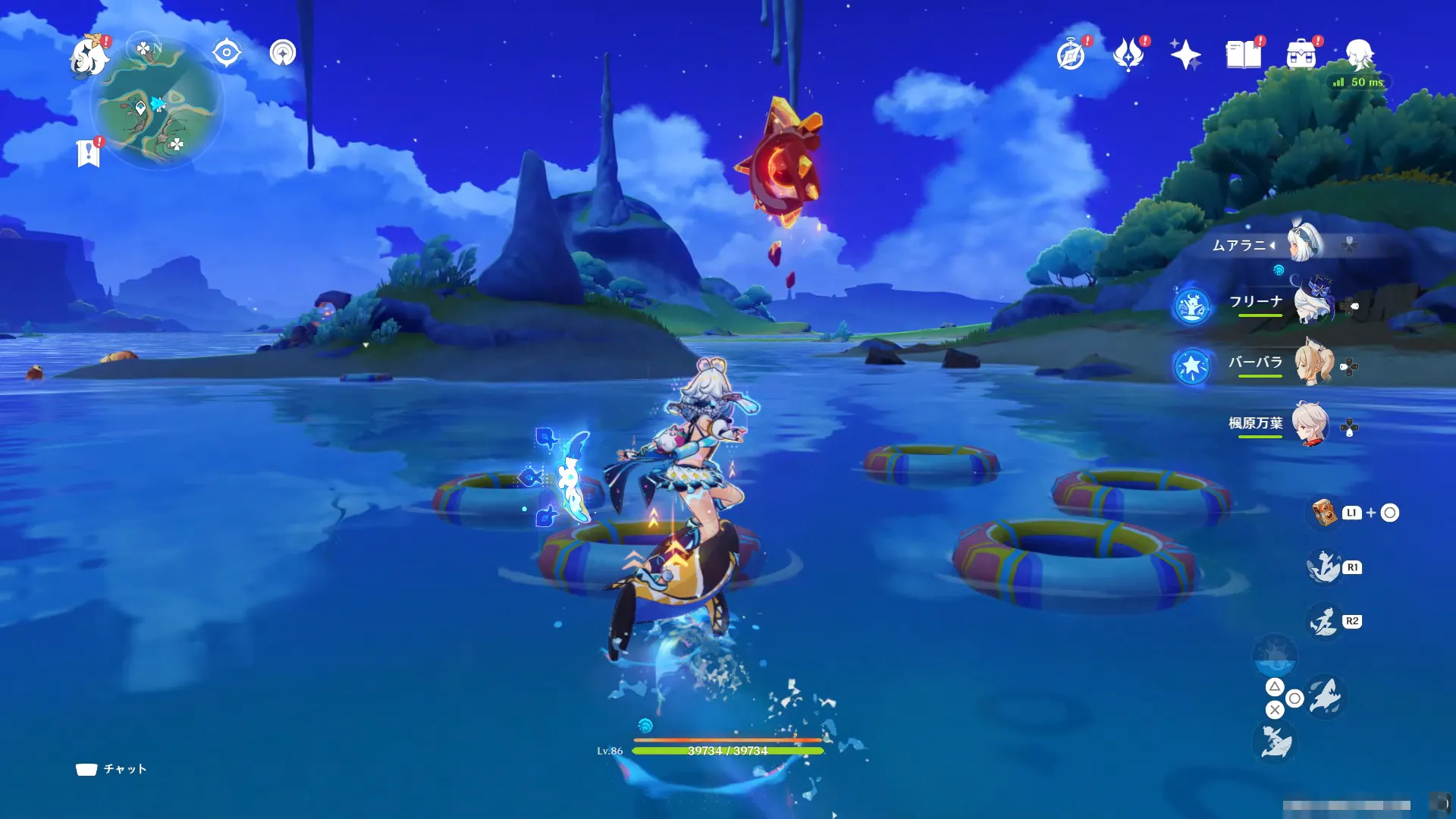Open the チャット chat box
This screenshot has width=1456, height=819.
pos(111,769)
